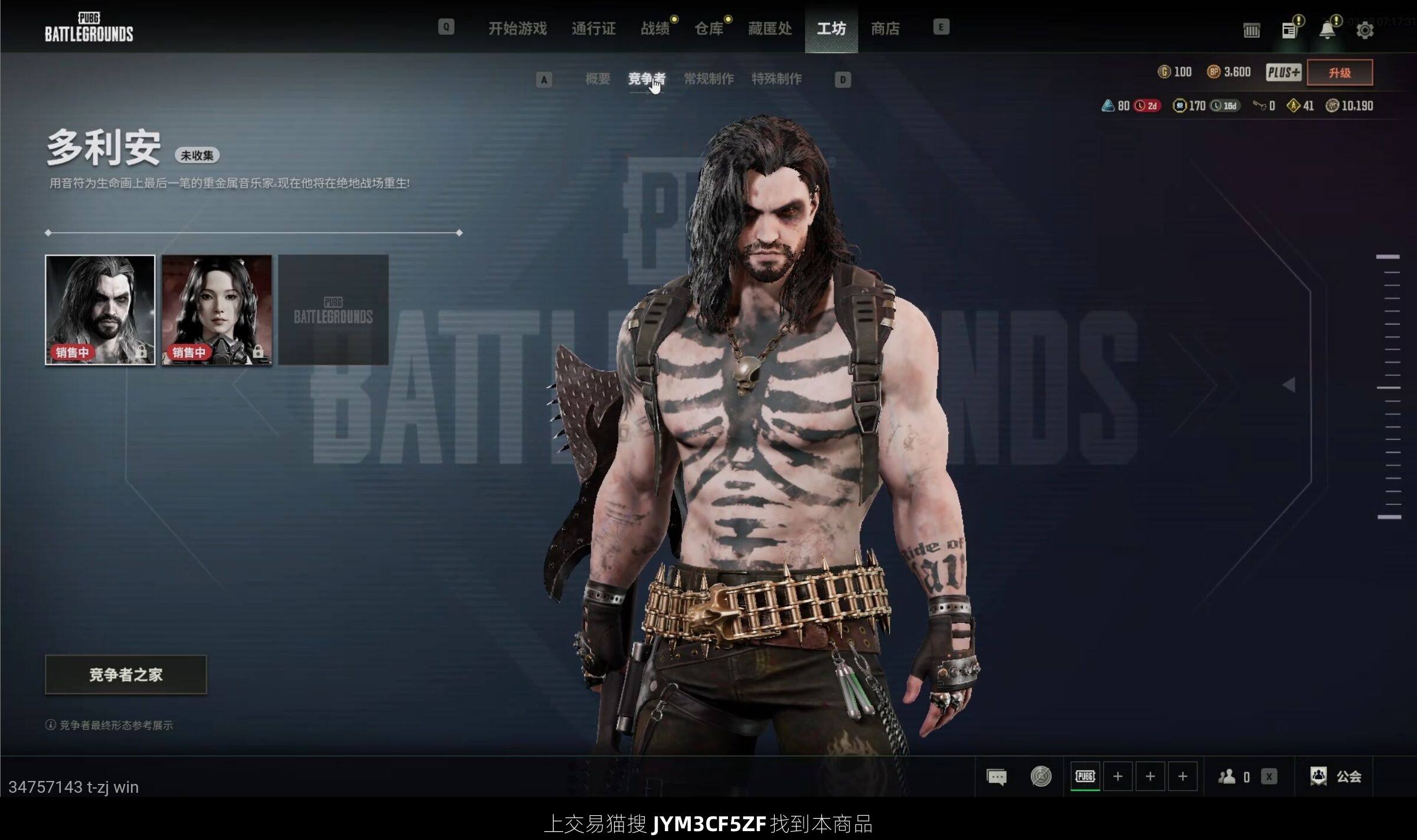Select the 工坊 workshop tab

click(x=831, y=28)
